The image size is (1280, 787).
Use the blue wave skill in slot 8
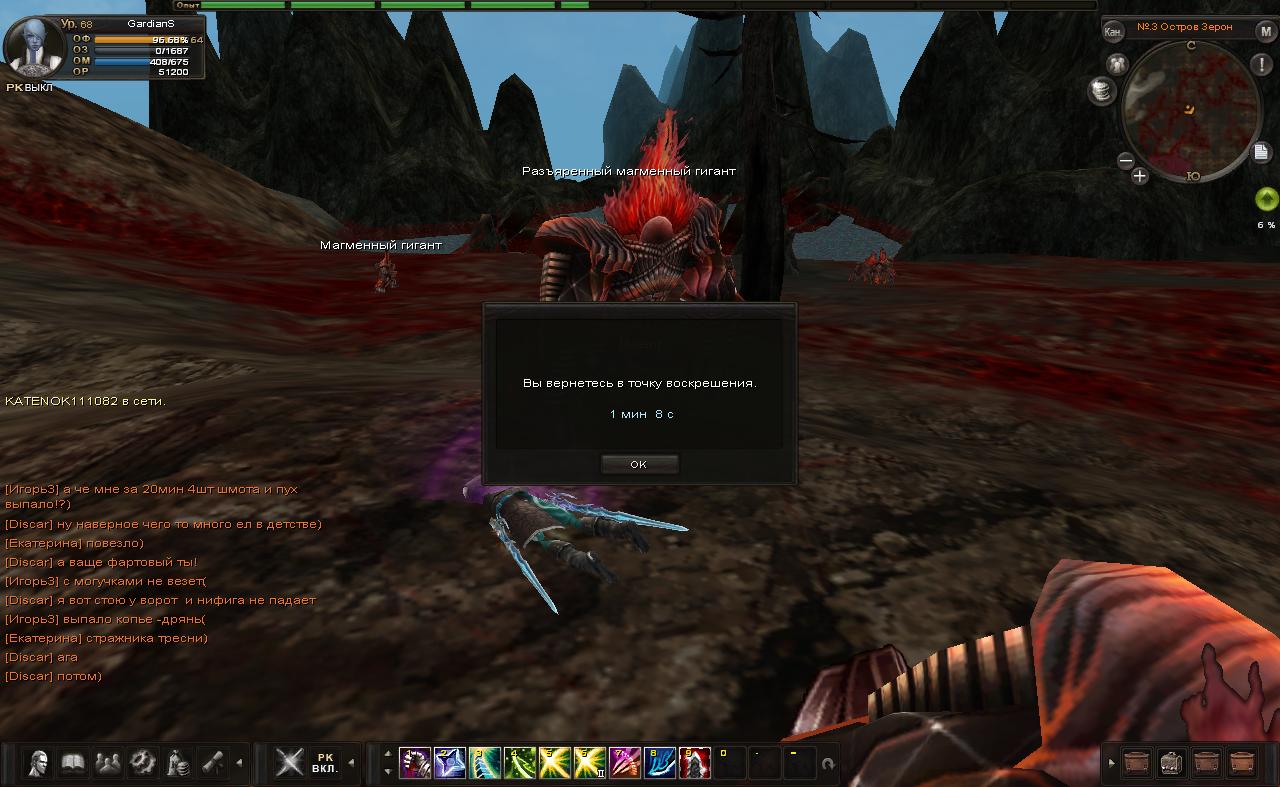[659, 763]
